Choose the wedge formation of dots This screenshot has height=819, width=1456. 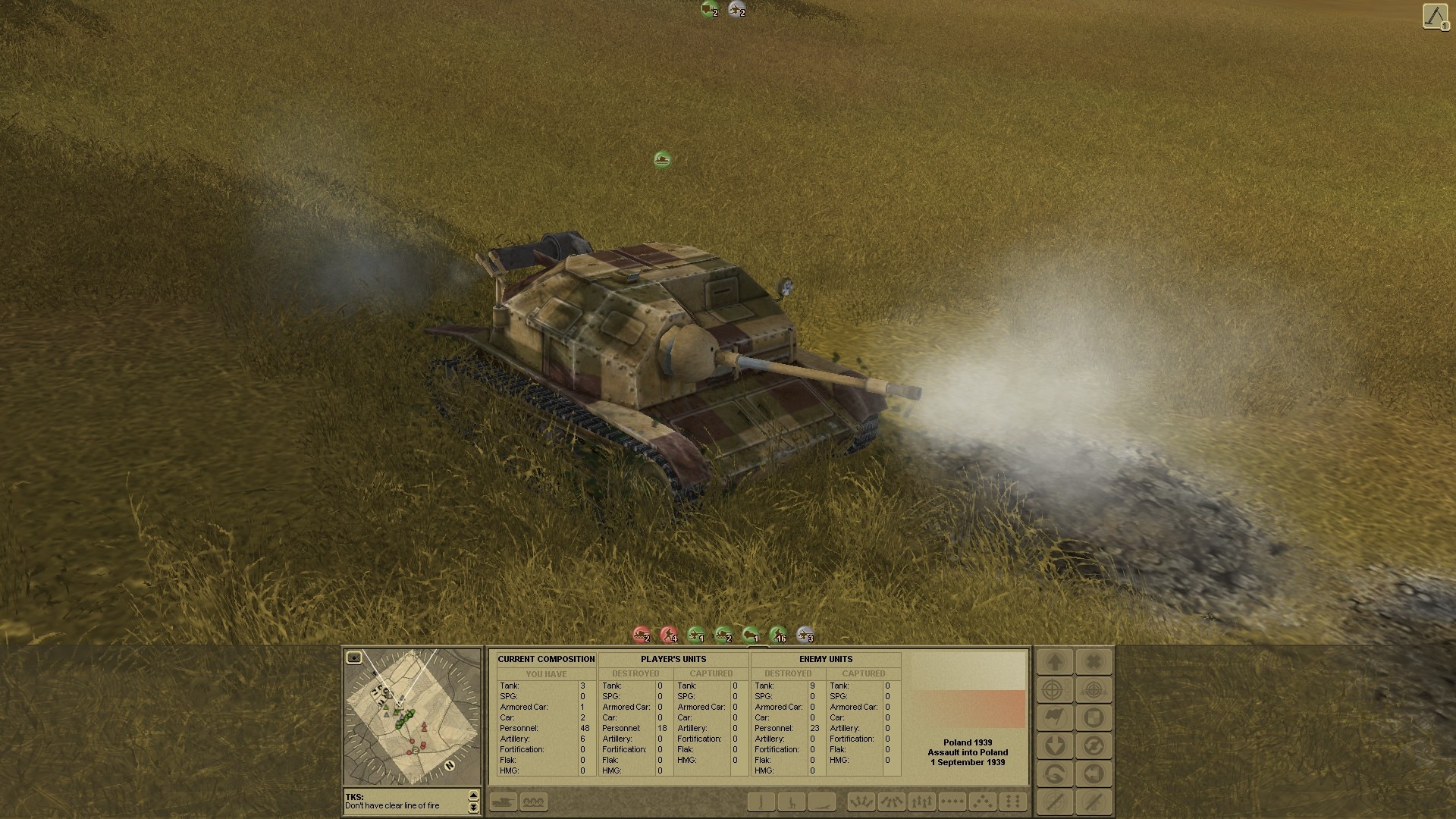pos(983,802)
